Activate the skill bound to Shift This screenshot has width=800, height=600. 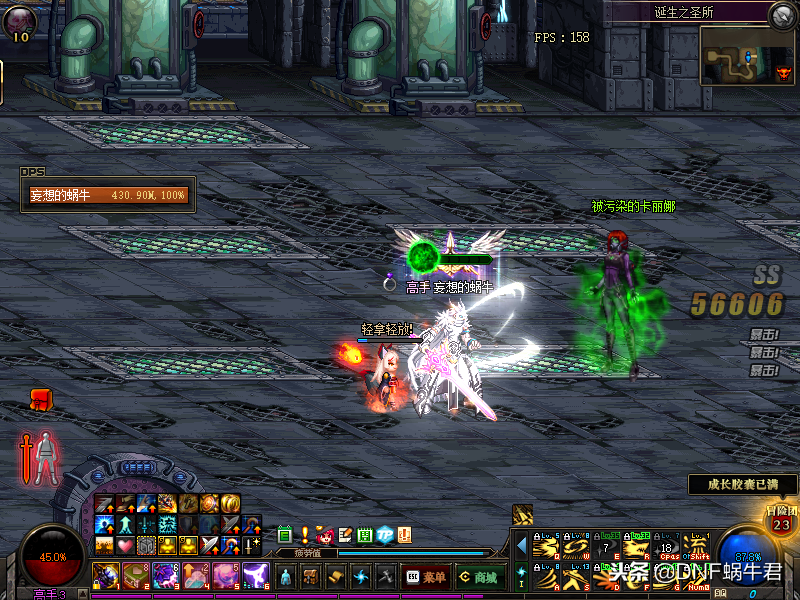(698, 548)
